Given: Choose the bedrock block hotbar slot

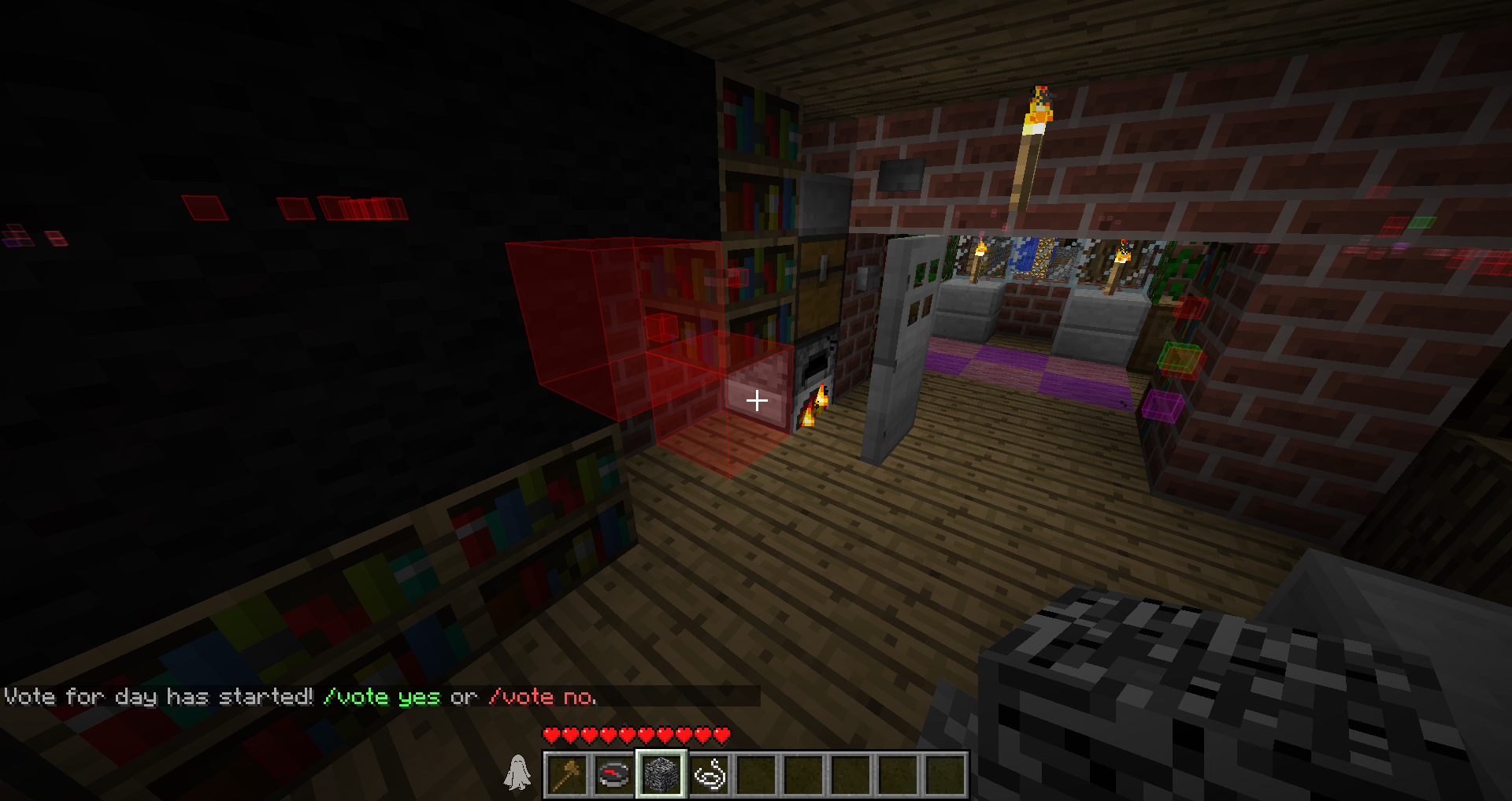Looking at the screenshot, I should [661, 774].
